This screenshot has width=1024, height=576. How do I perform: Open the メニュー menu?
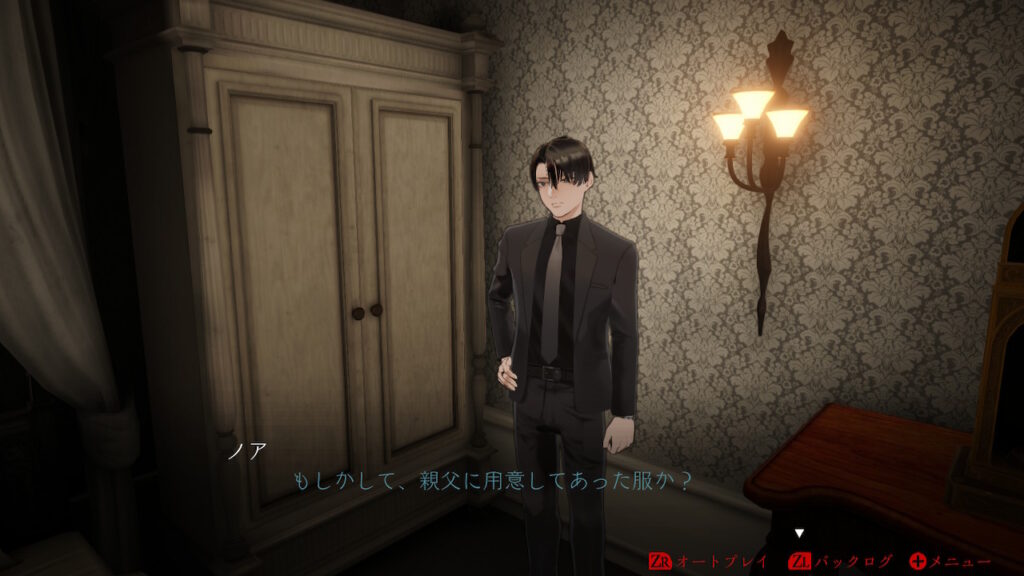[950, 561]
